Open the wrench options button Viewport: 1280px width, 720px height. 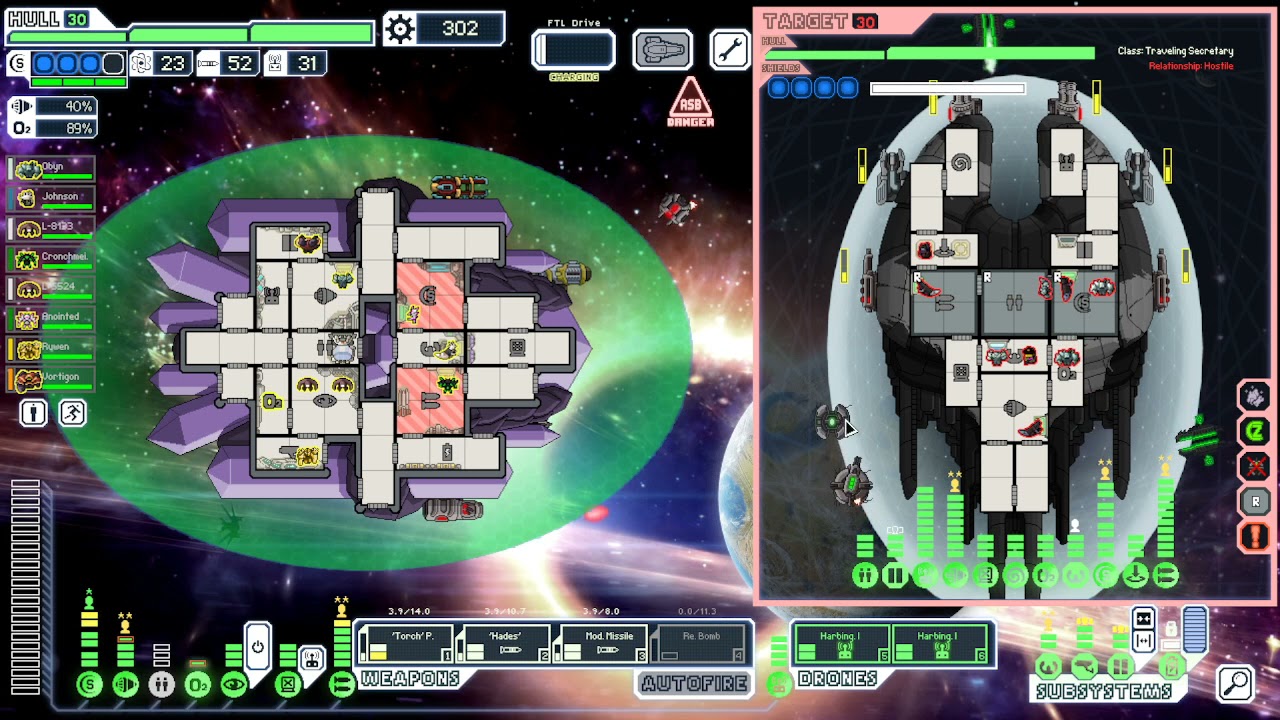(x=729, y=49)
